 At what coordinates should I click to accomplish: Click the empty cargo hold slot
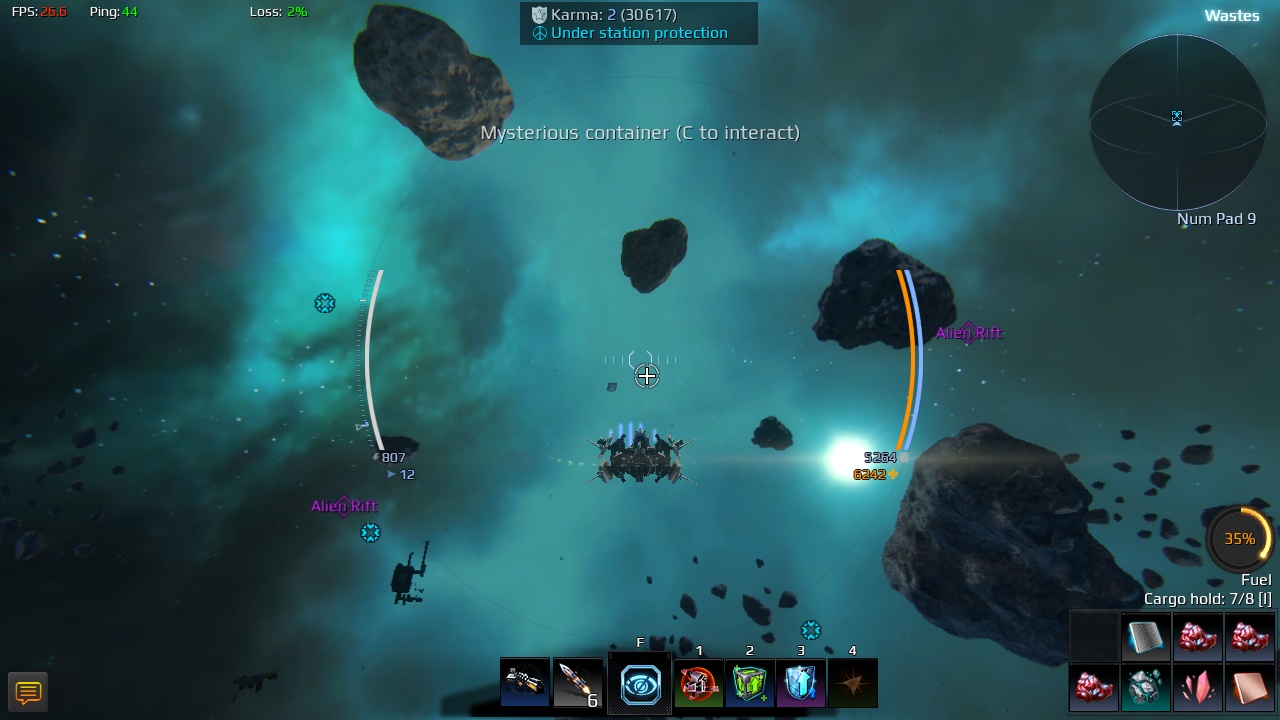coord(1093,637)
